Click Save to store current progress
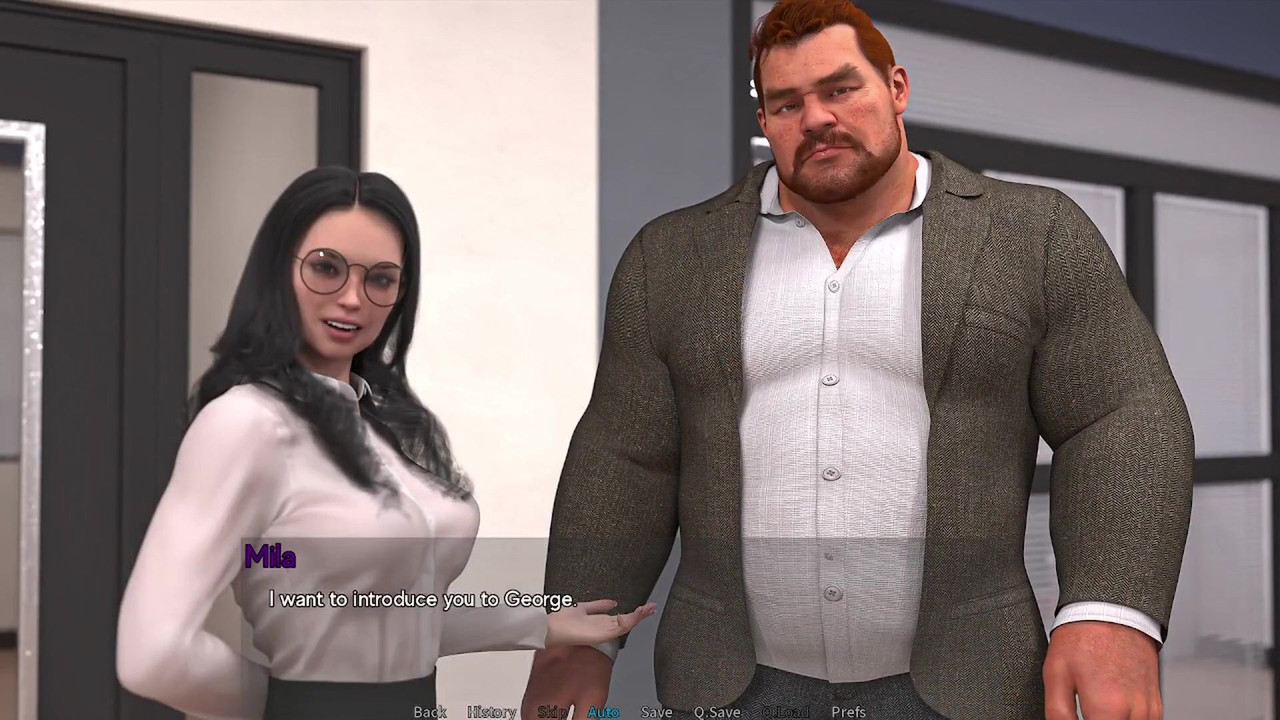This screenshot has width=1280, height=720. 657,711
